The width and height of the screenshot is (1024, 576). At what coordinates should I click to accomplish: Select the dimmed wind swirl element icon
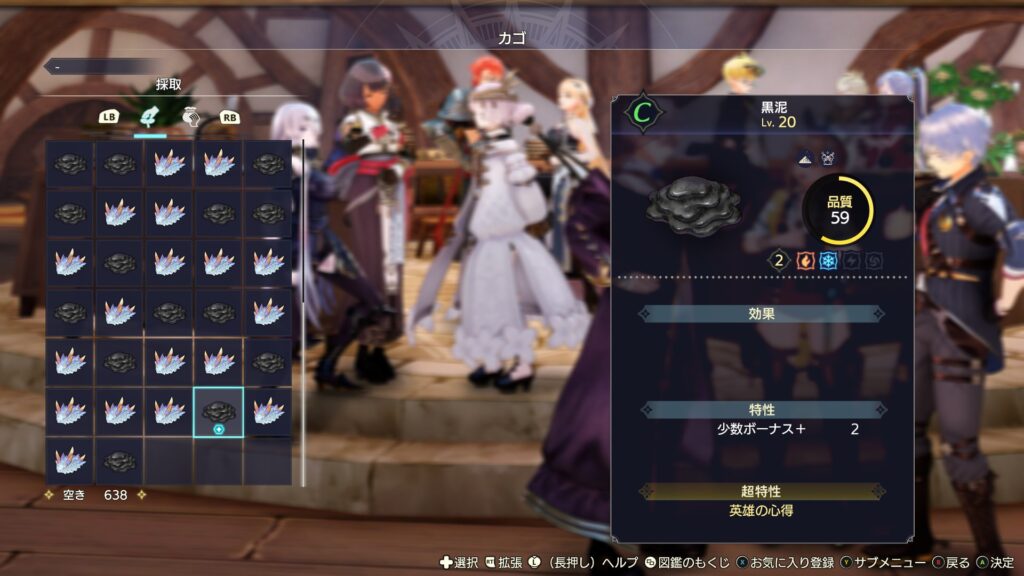(x=874, y=260)
